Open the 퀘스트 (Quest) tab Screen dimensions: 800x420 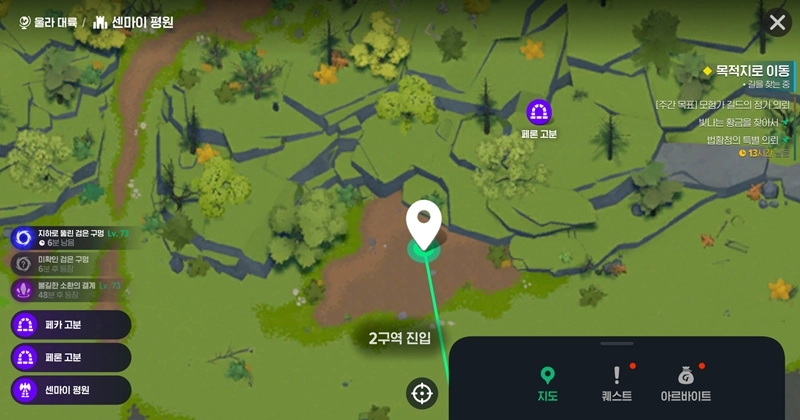(x=617, y=384)
